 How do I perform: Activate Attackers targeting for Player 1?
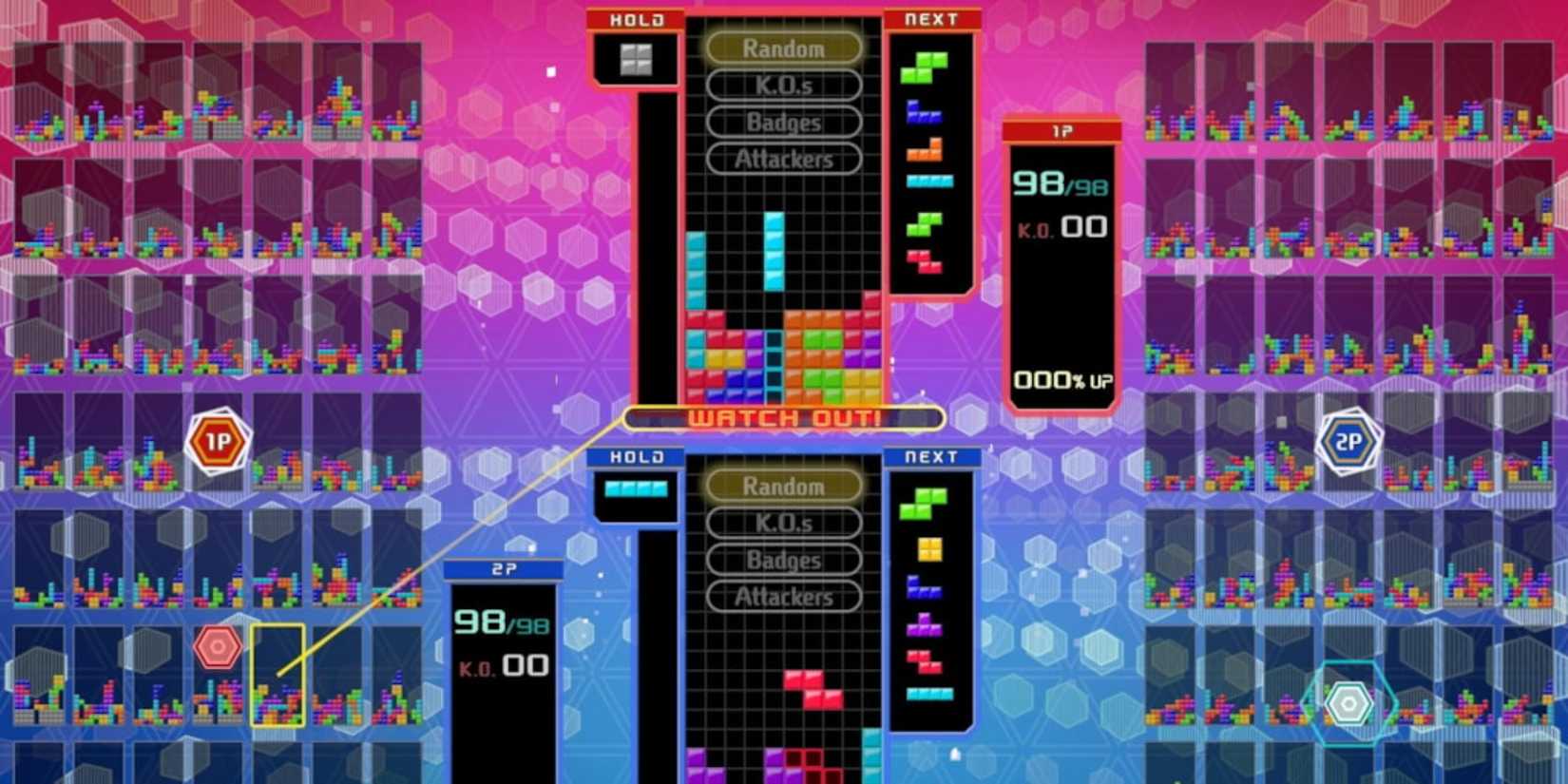(782, 159)
